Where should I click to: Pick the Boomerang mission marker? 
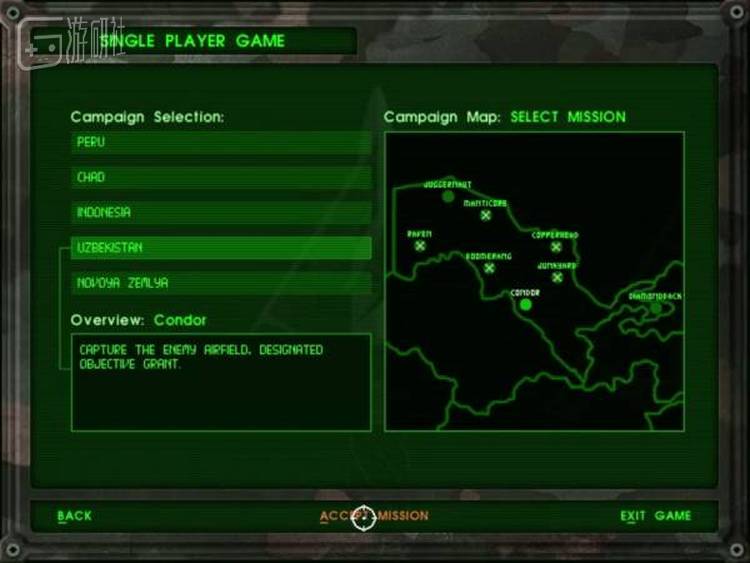[x=489, y=268]
